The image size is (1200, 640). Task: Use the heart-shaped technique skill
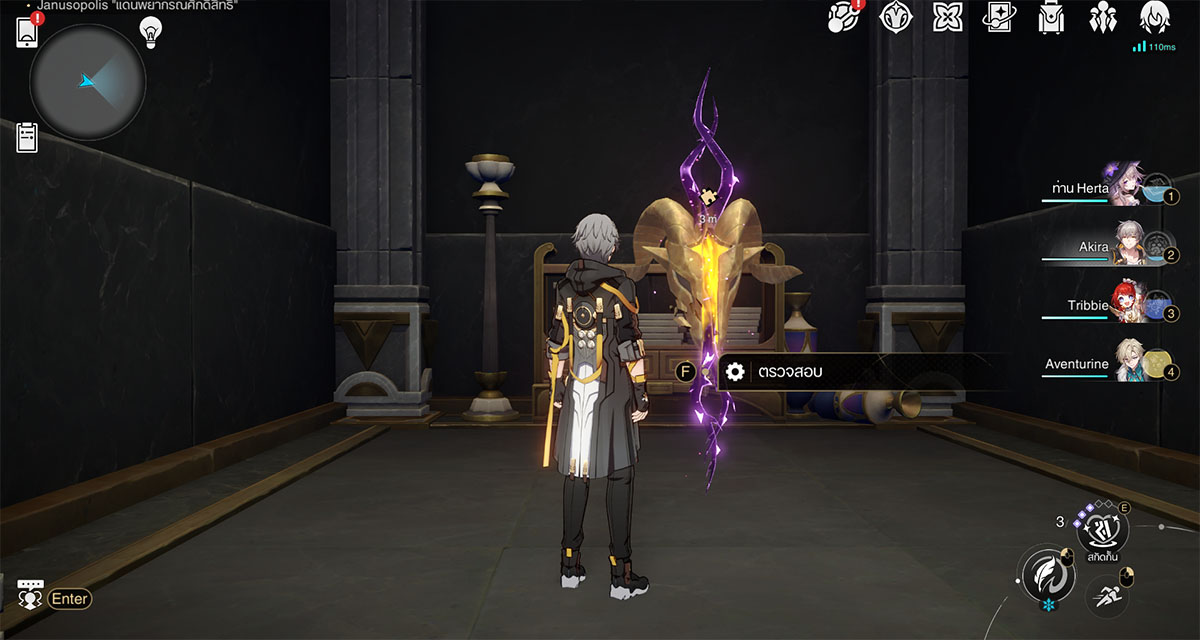(x=1101, y=527)
